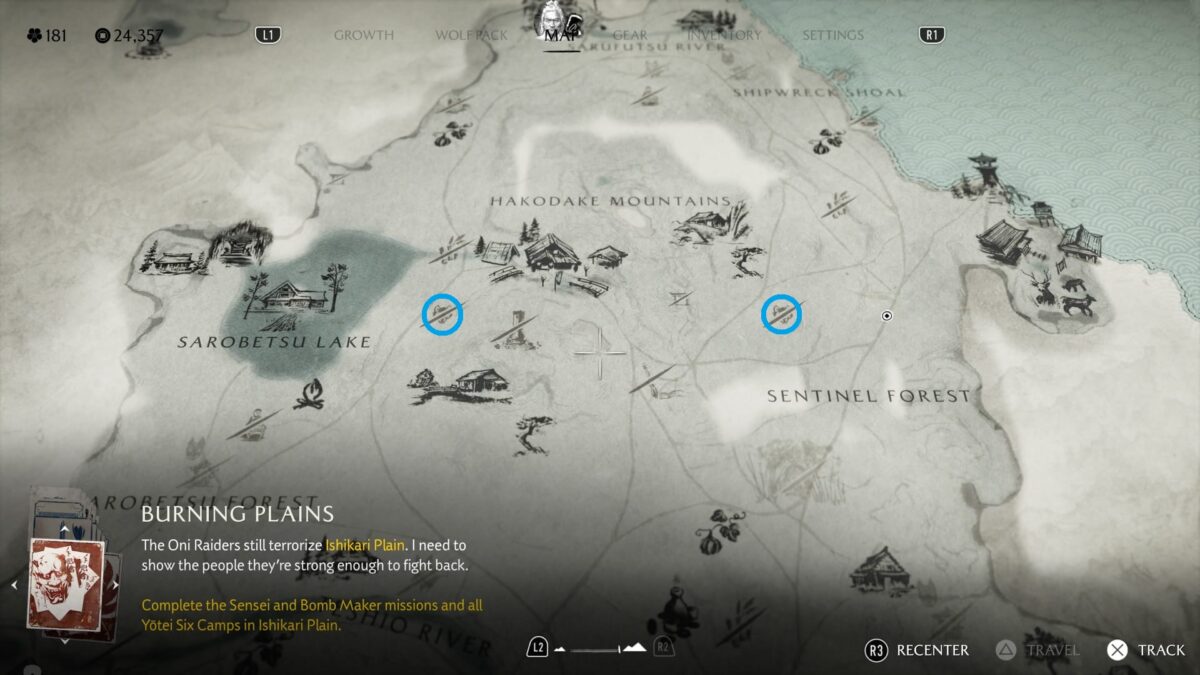Cycle up with the arrow above quest card
The image size is (1200, 675).
coord(65,528)
